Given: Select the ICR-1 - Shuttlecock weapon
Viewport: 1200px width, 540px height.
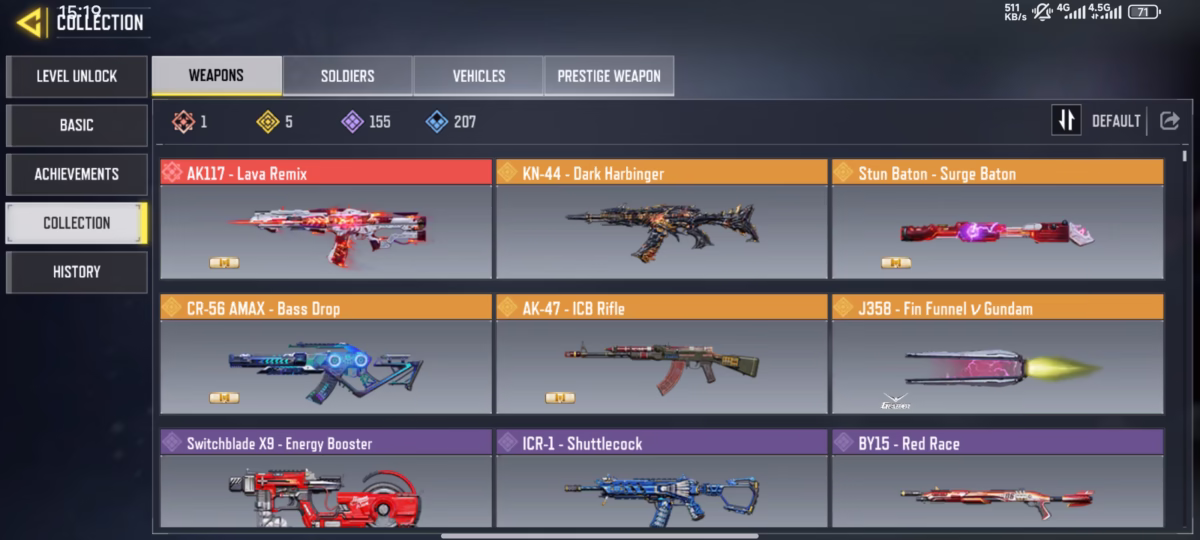Looking at the screenshot, I should [x=661, y=488].
